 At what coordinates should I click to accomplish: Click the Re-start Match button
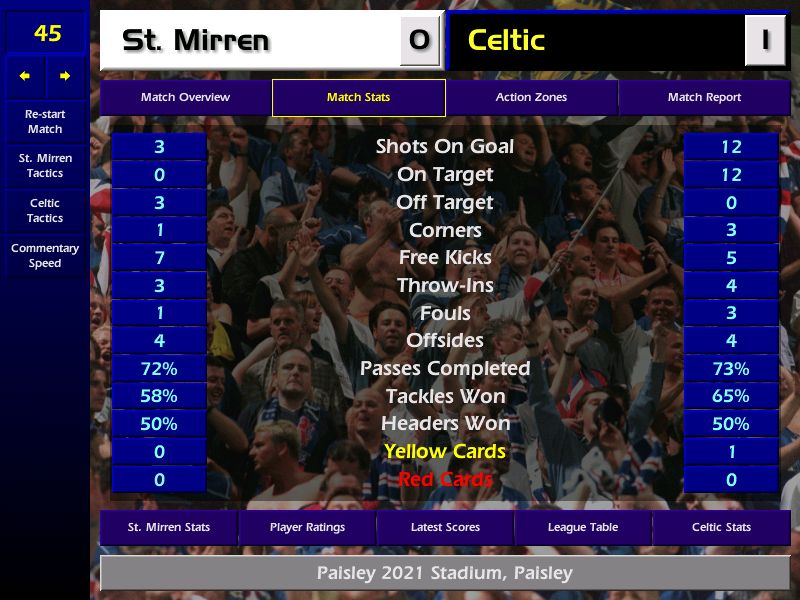[45, 122]
